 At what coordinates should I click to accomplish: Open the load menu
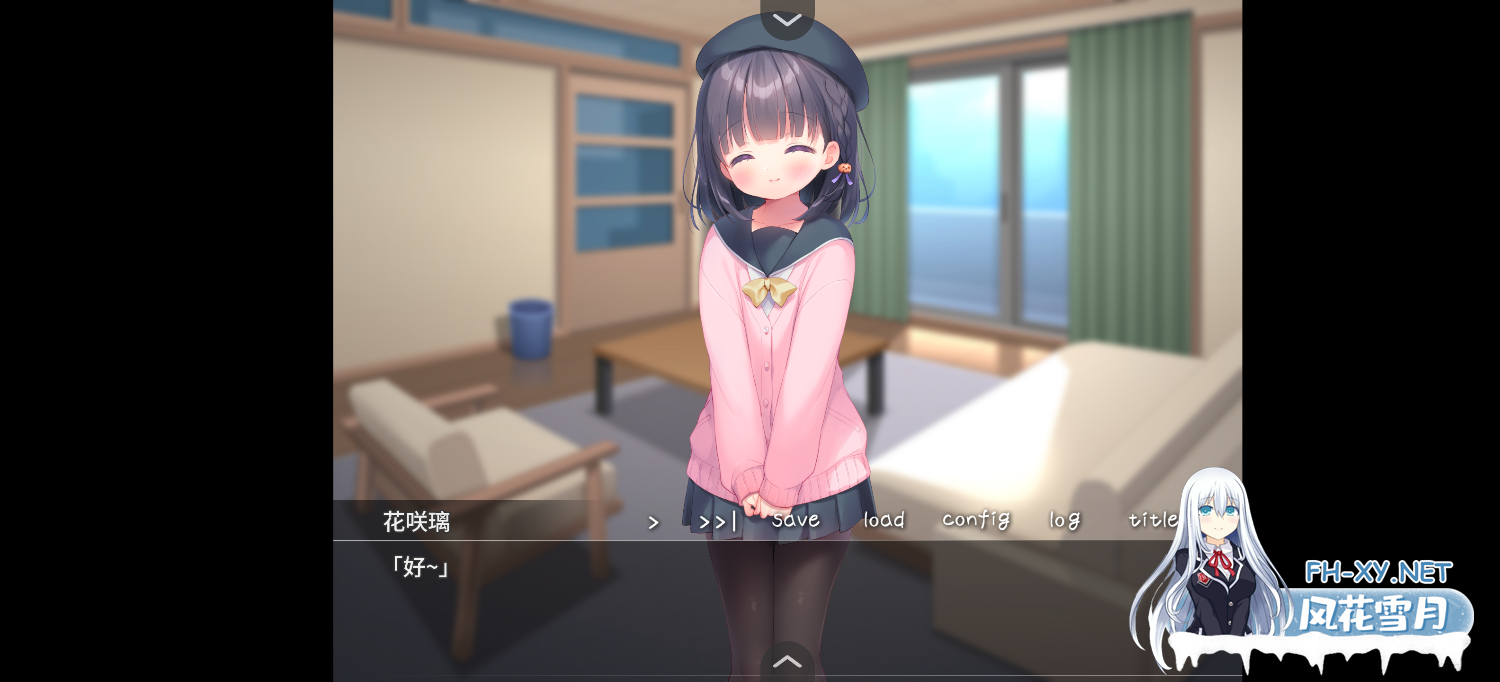click(884, 520)
